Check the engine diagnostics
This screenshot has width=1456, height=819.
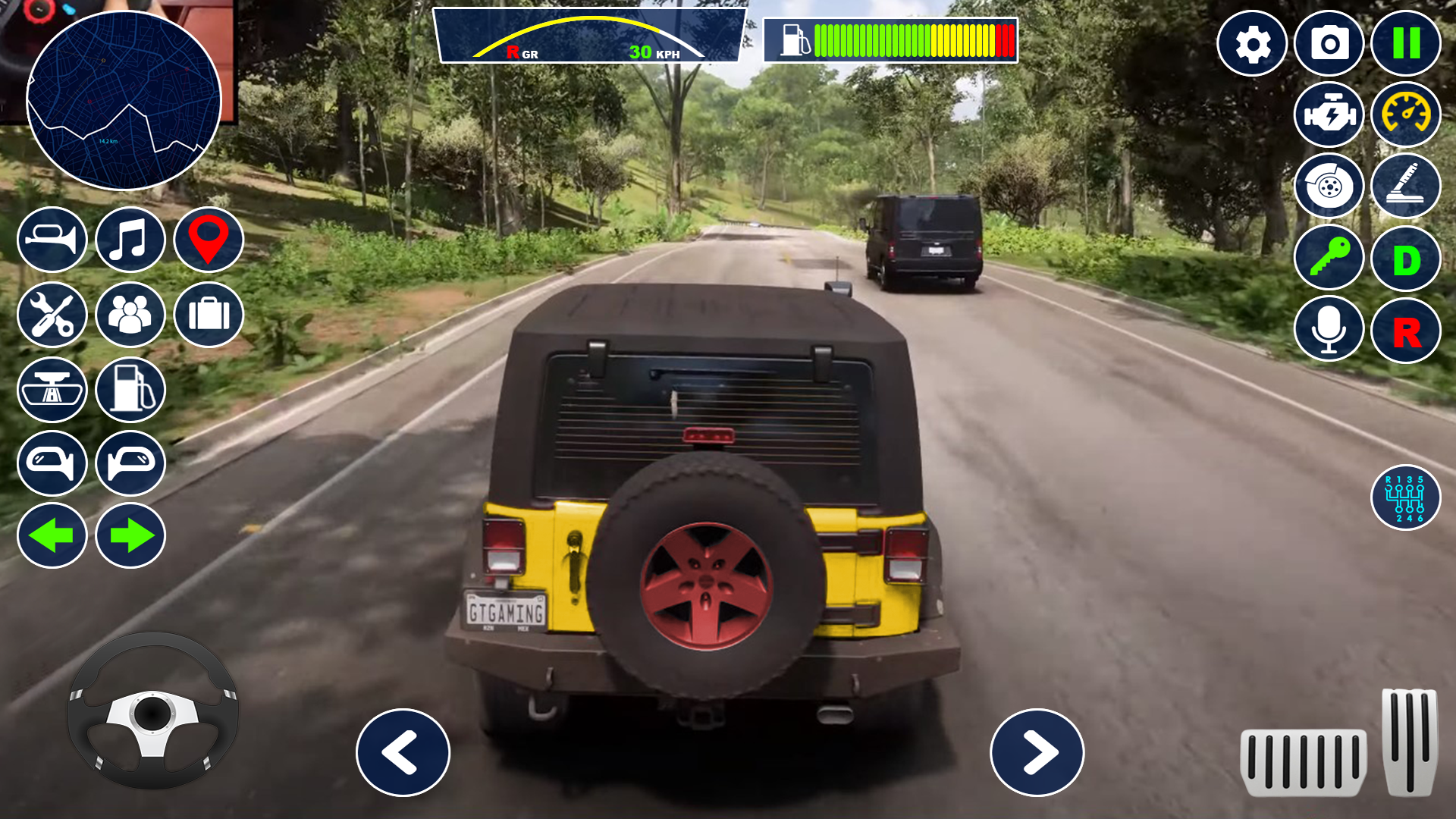click(x=1329, y=115)
